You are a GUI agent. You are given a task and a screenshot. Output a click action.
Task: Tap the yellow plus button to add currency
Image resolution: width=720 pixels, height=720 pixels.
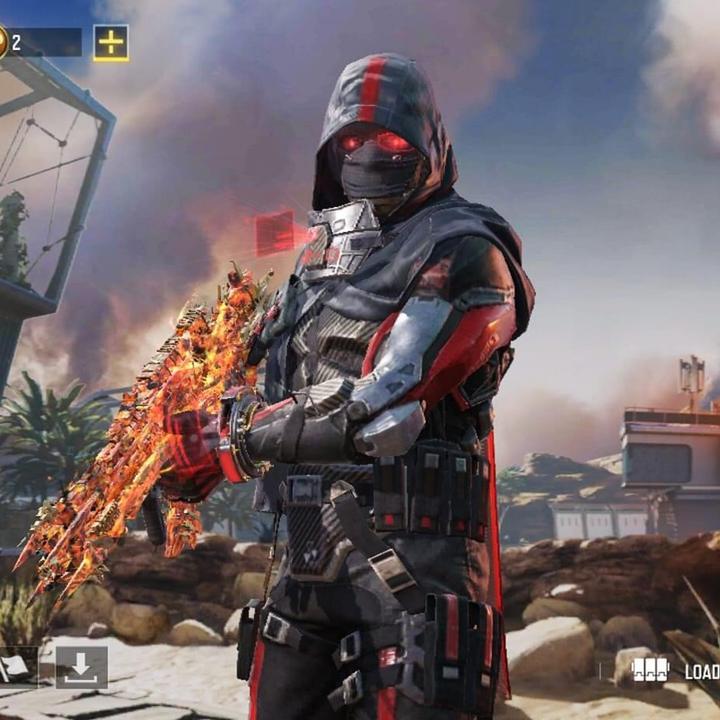pos(111,43)
